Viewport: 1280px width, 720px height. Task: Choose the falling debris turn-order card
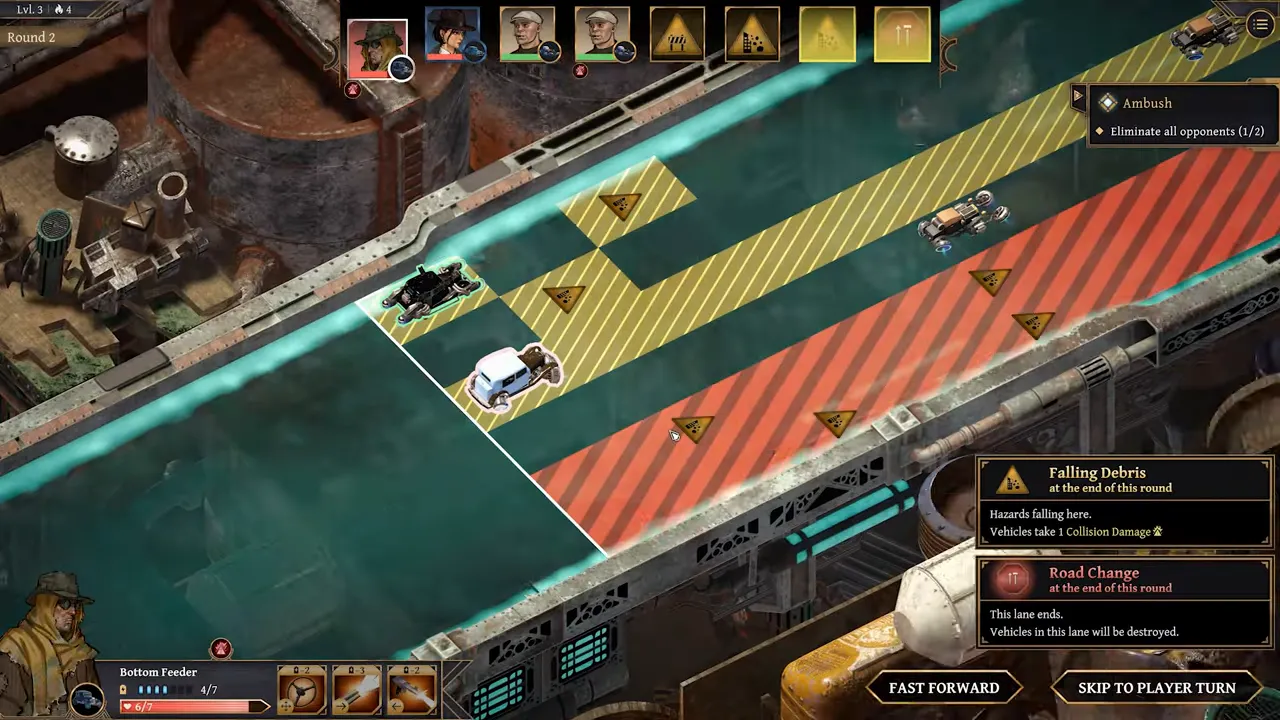[752, 35]
